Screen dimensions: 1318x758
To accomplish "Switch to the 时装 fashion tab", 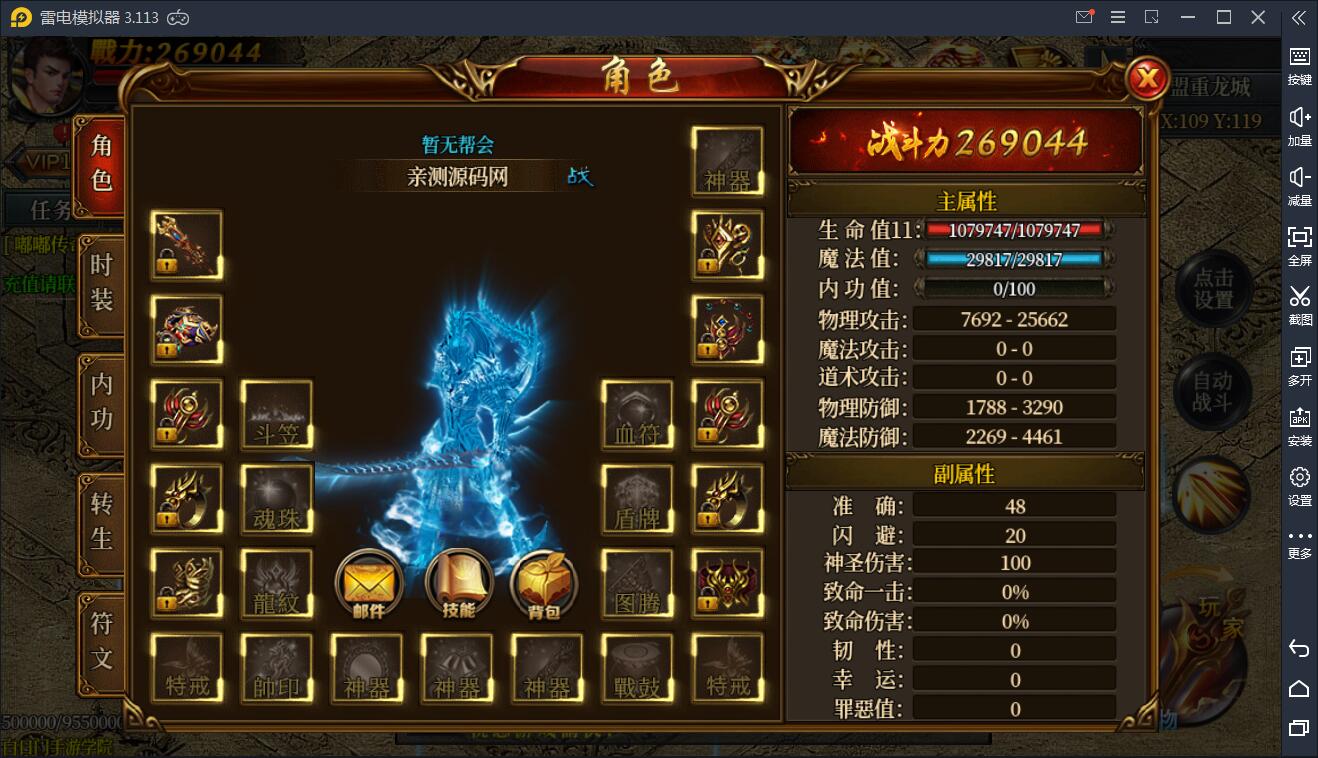I will point(101,287).
